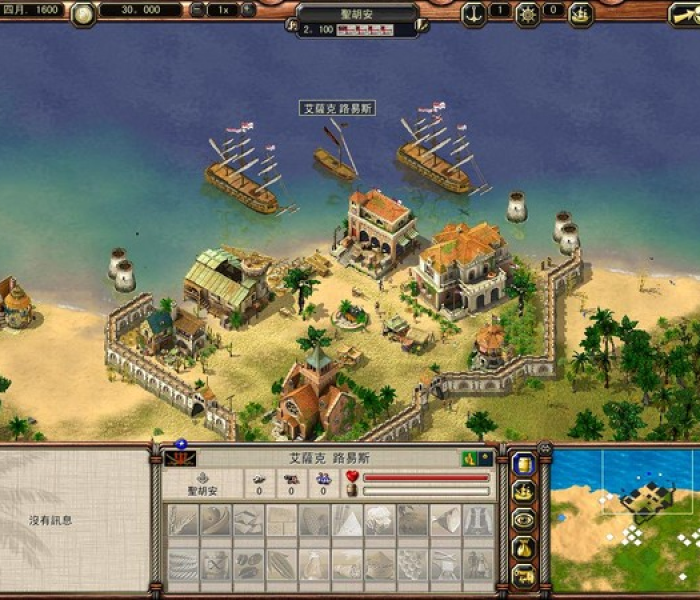Click the ship name label above the vessel
This screenshot has height=600, width=700.
click(x=338, y=108)
